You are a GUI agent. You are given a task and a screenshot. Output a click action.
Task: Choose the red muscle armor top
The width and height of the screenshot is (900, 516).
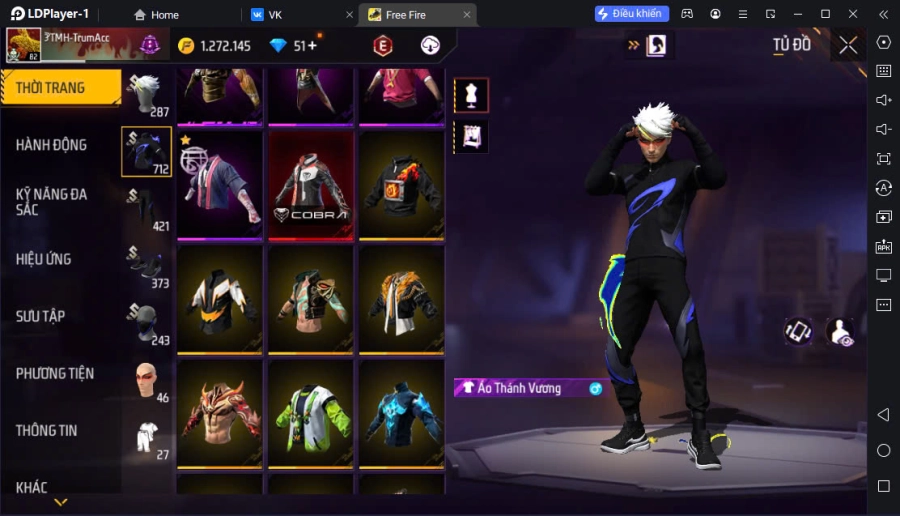click(220, 412)
